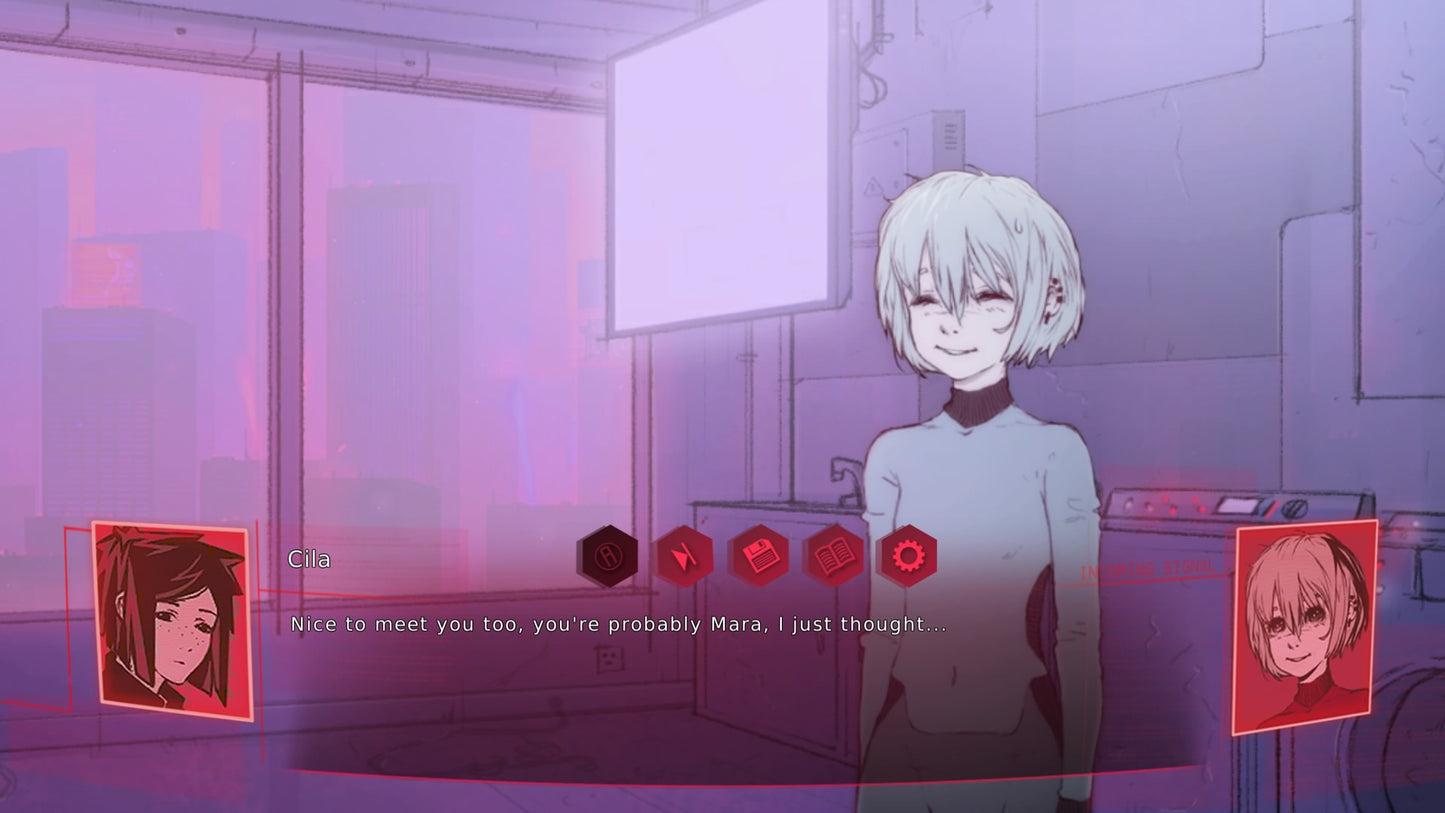1445x813 pixels.
Task: Toggle the auto-play hexagon with the circled A
Action: (x=607, y=556)
